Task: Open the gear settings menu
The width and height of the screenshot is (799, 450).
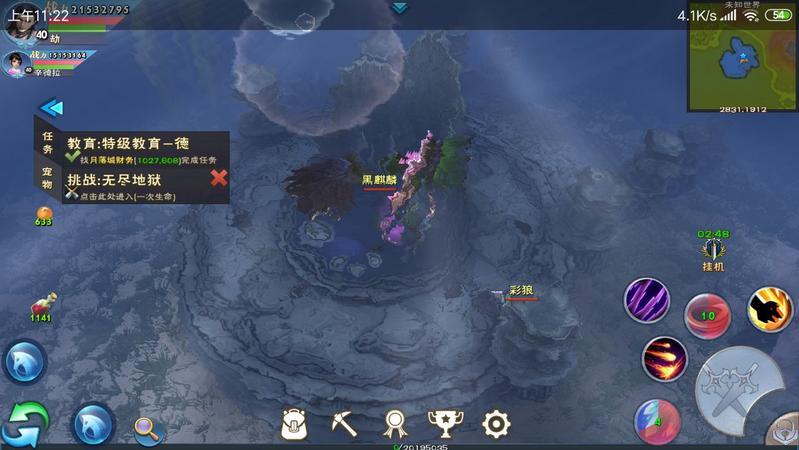Action: click(496, 424)
